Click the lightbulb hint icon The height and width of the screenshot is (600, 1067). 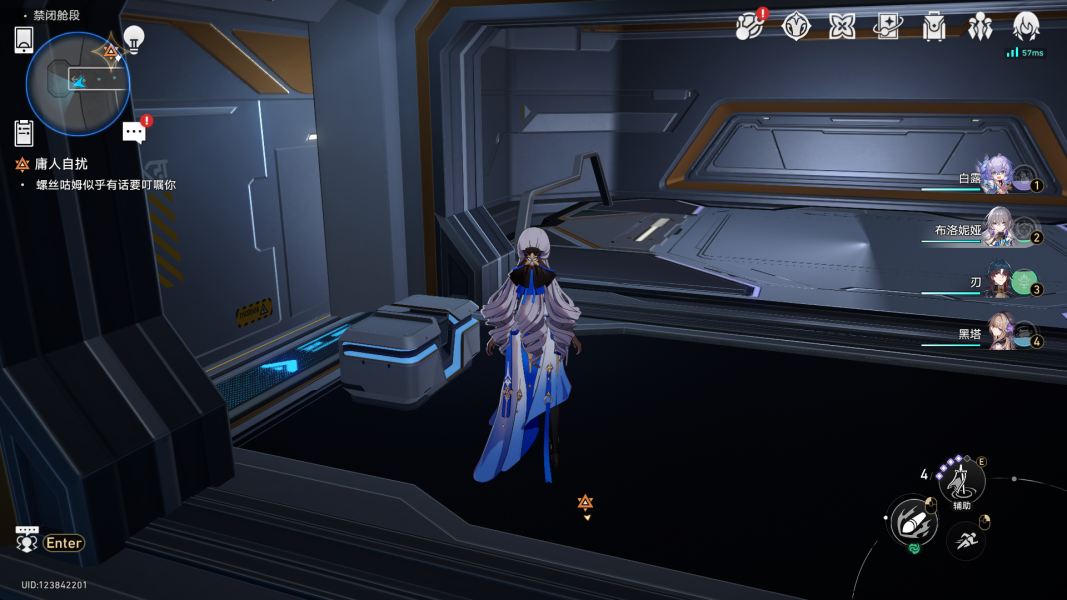134,39
